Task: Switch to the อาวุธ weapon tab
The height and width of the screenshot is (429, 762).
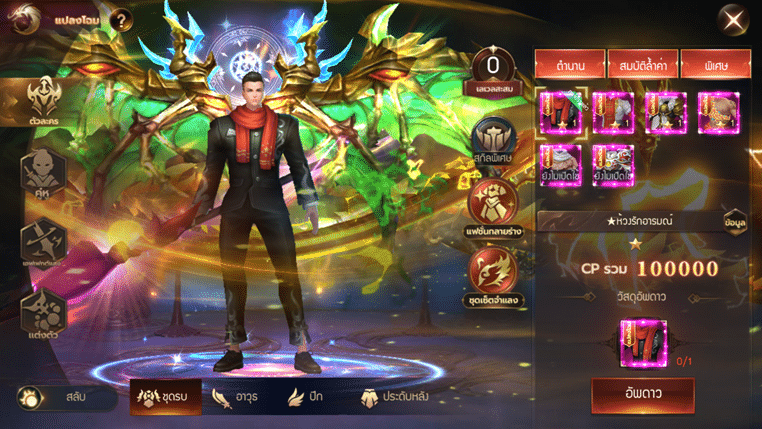Action: pyautogui.click(x=244, y=398)
